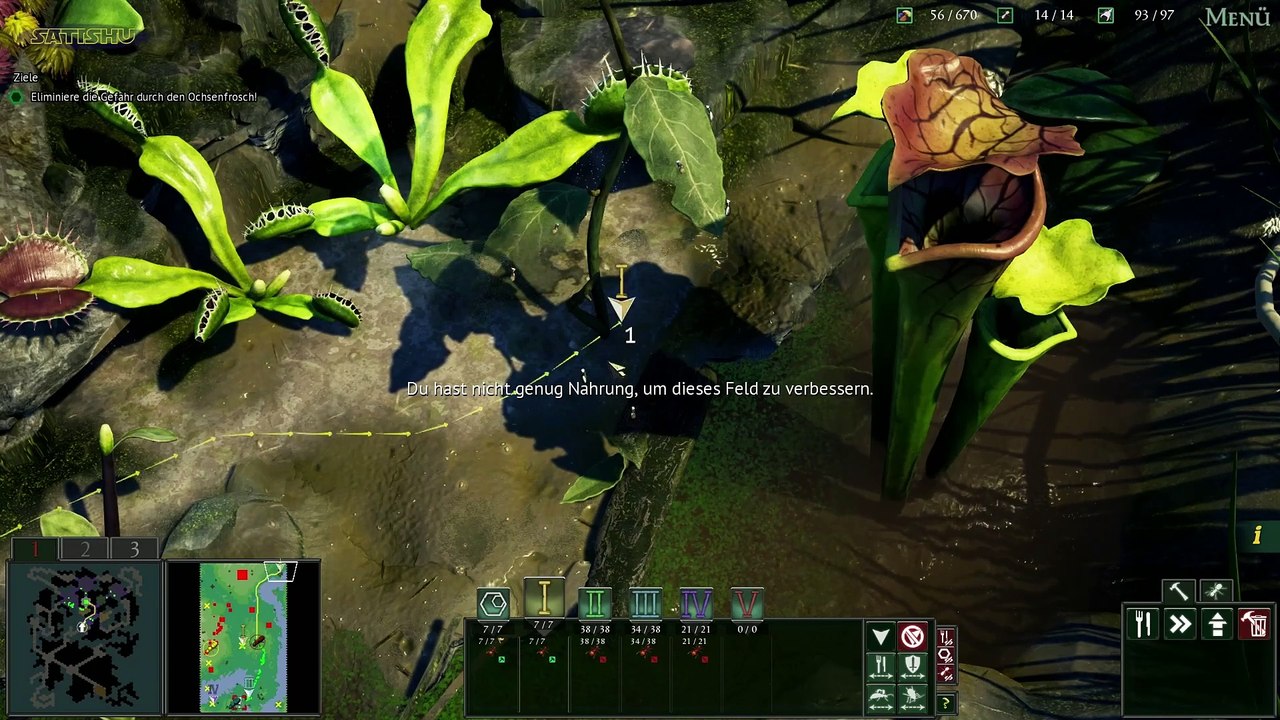Switch to nest tab 3

coord(134,549)
